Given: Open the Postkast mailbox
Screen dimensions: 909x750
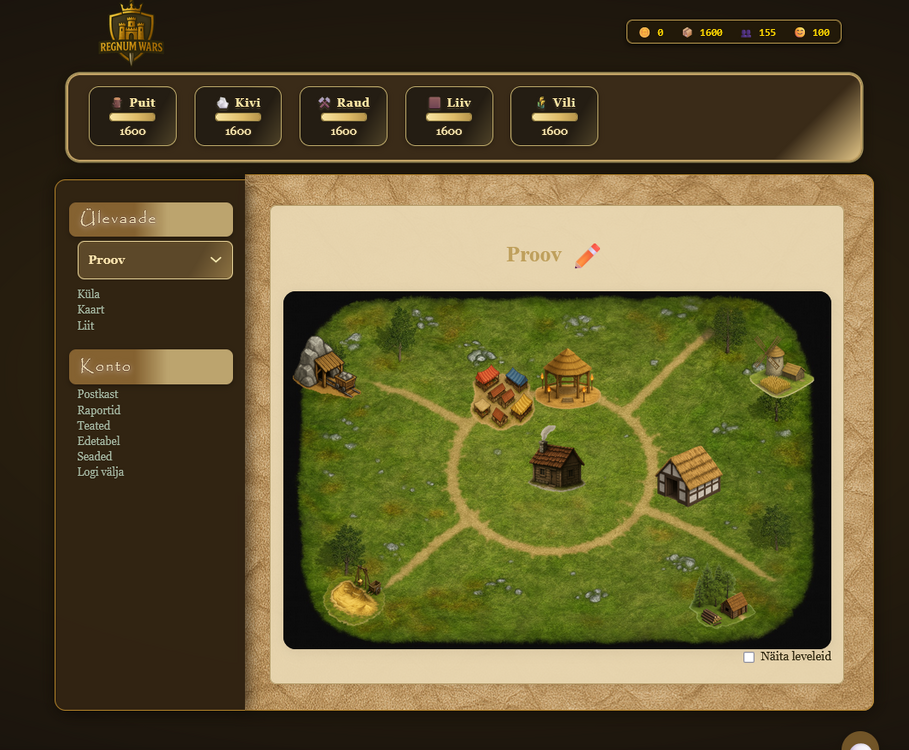Looking at the screenshot, I should click(98, 395).
